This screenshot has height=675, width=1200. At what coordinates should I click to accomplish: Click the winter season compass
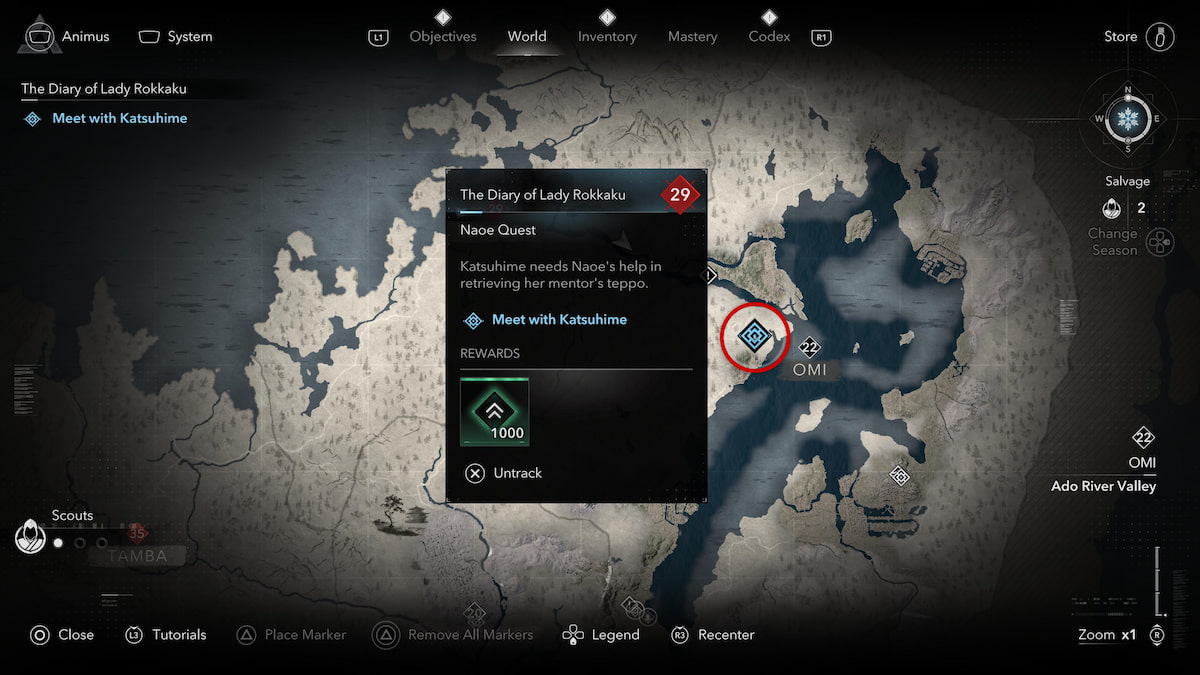pos(1128,119)
